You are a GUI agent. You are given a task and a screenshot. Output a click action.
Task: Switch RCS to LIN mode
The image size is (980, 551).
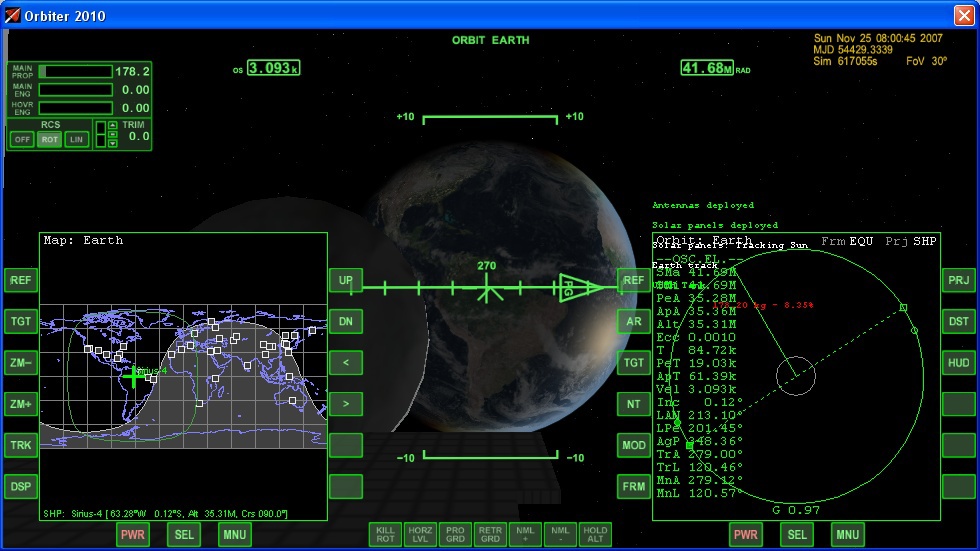point(76,139)
